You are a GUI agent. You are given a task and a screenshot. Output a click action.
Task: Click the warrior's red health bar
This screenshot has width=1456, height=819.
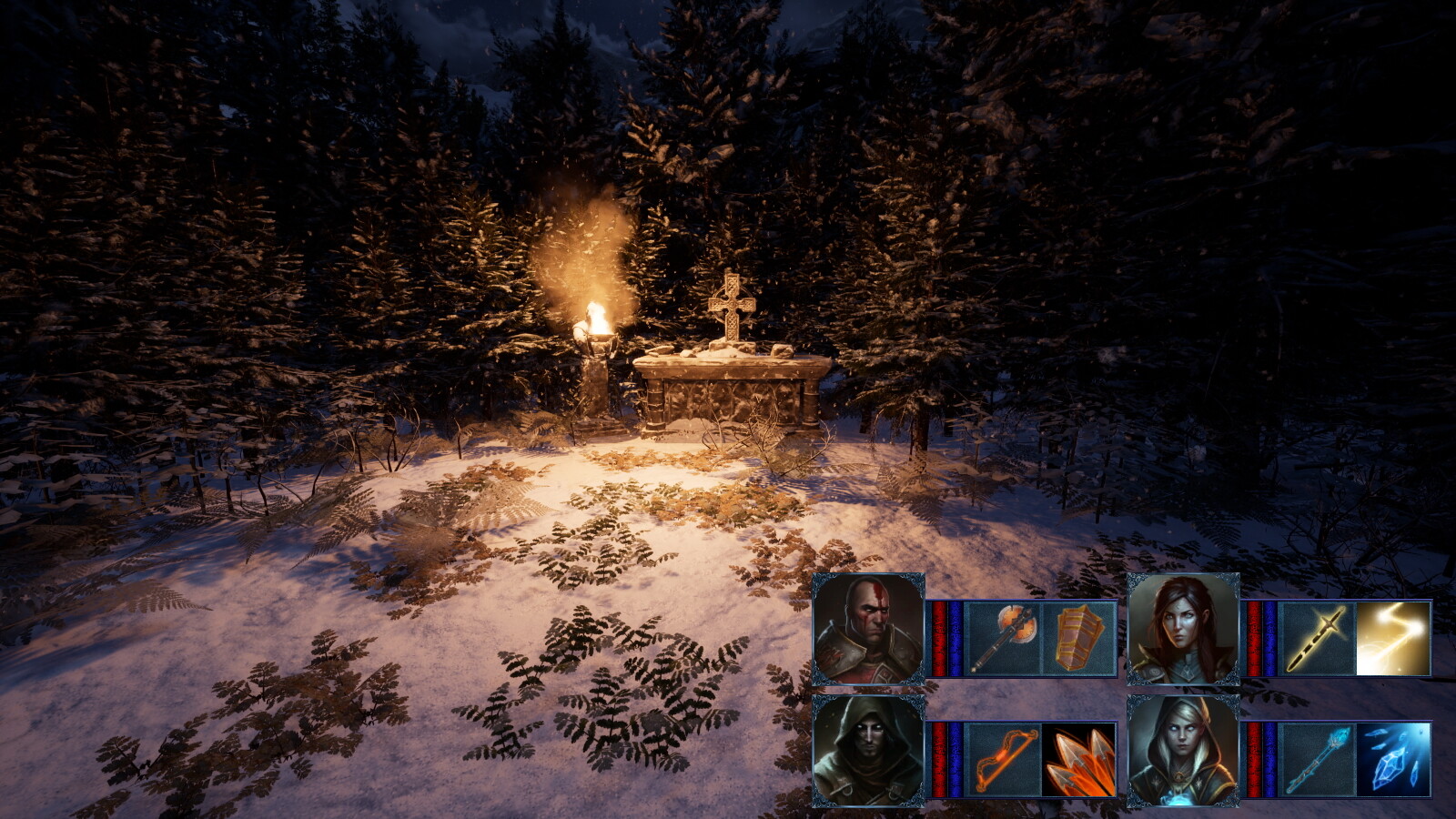940,637
